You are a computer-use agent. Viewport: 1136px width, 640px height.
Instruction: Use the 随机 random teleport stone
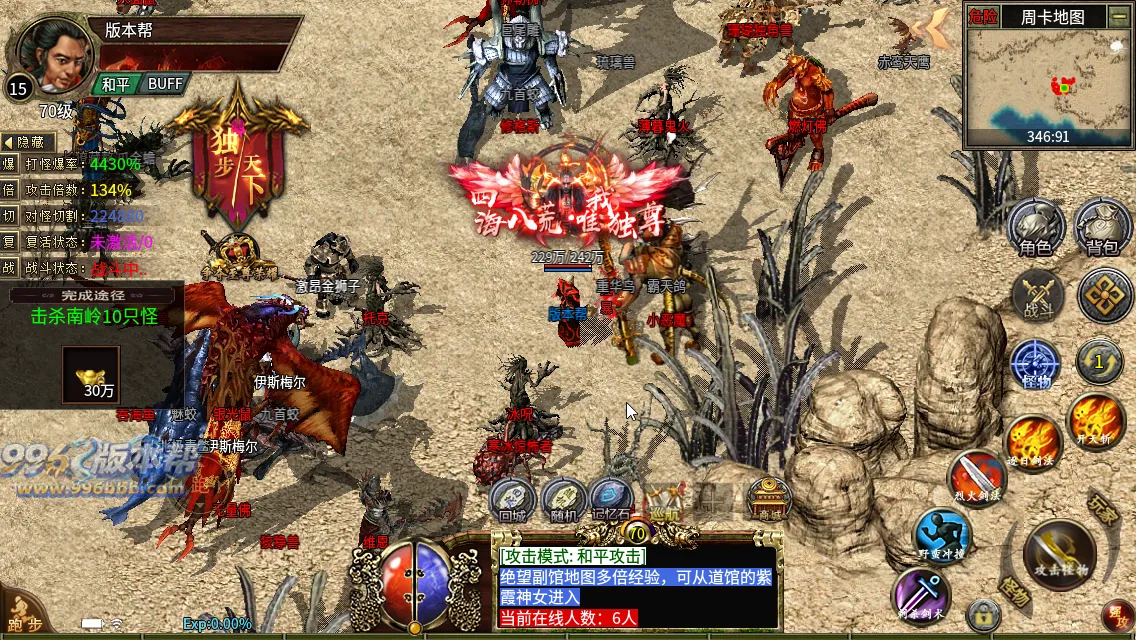tap(564, 499)
